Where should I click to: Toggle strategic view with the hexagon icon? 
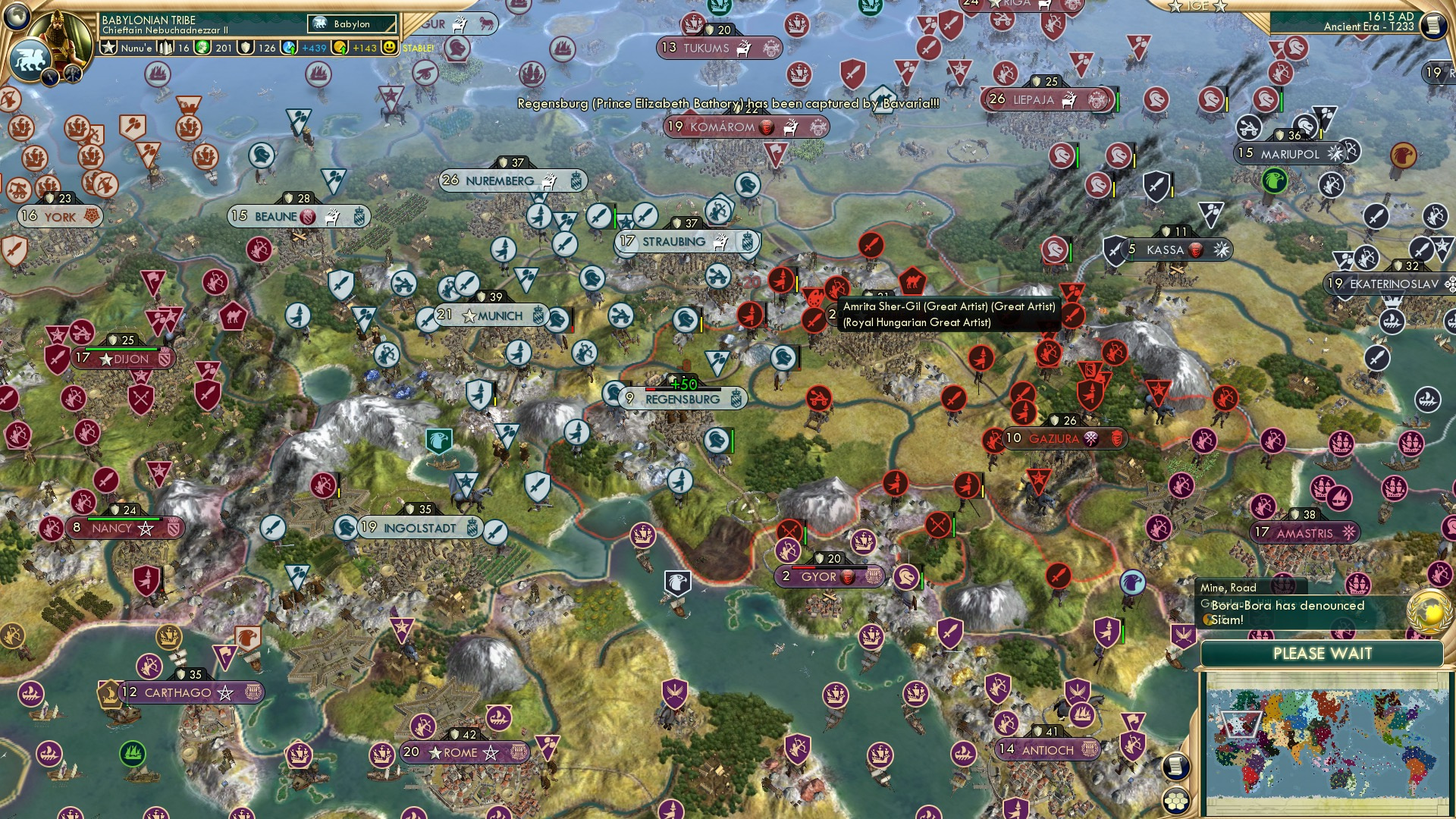(1175, 802)
